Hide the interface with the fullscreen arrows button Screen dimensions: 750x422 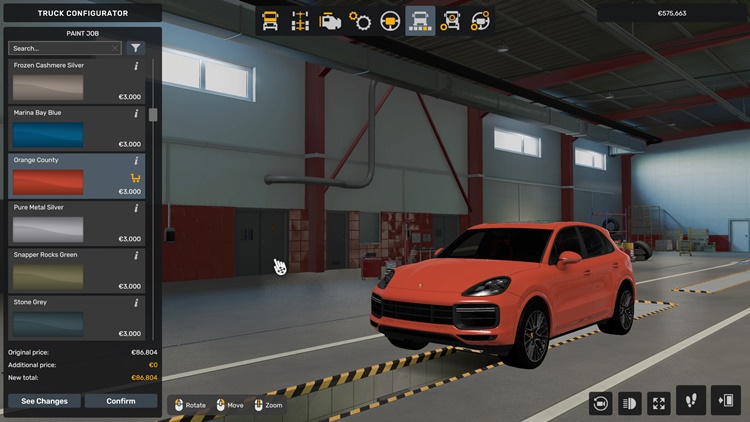click(x=659, y=402)
